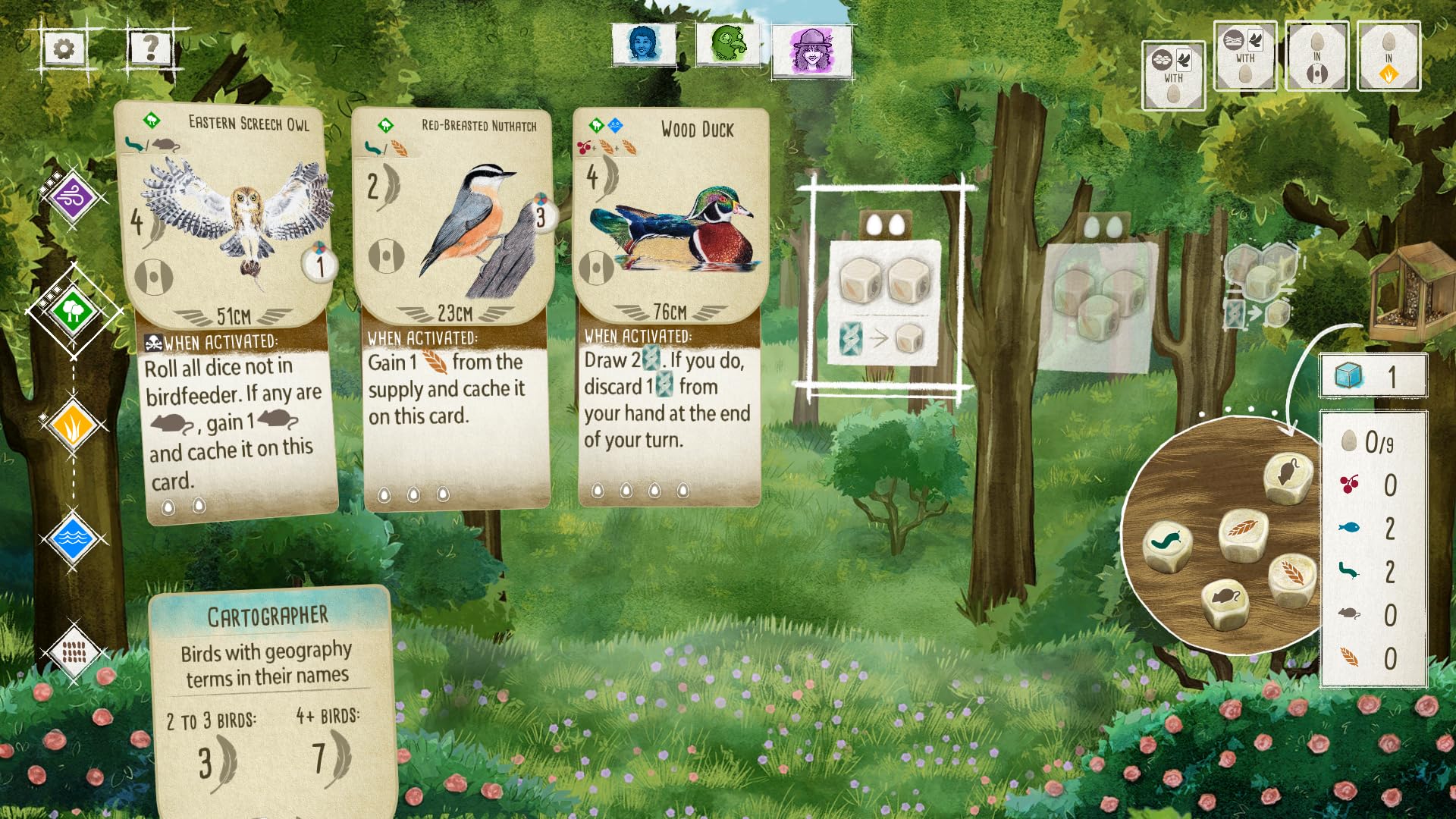Select the green forest habitat action
Viewport: 1456px width, 819px height.
73,309
